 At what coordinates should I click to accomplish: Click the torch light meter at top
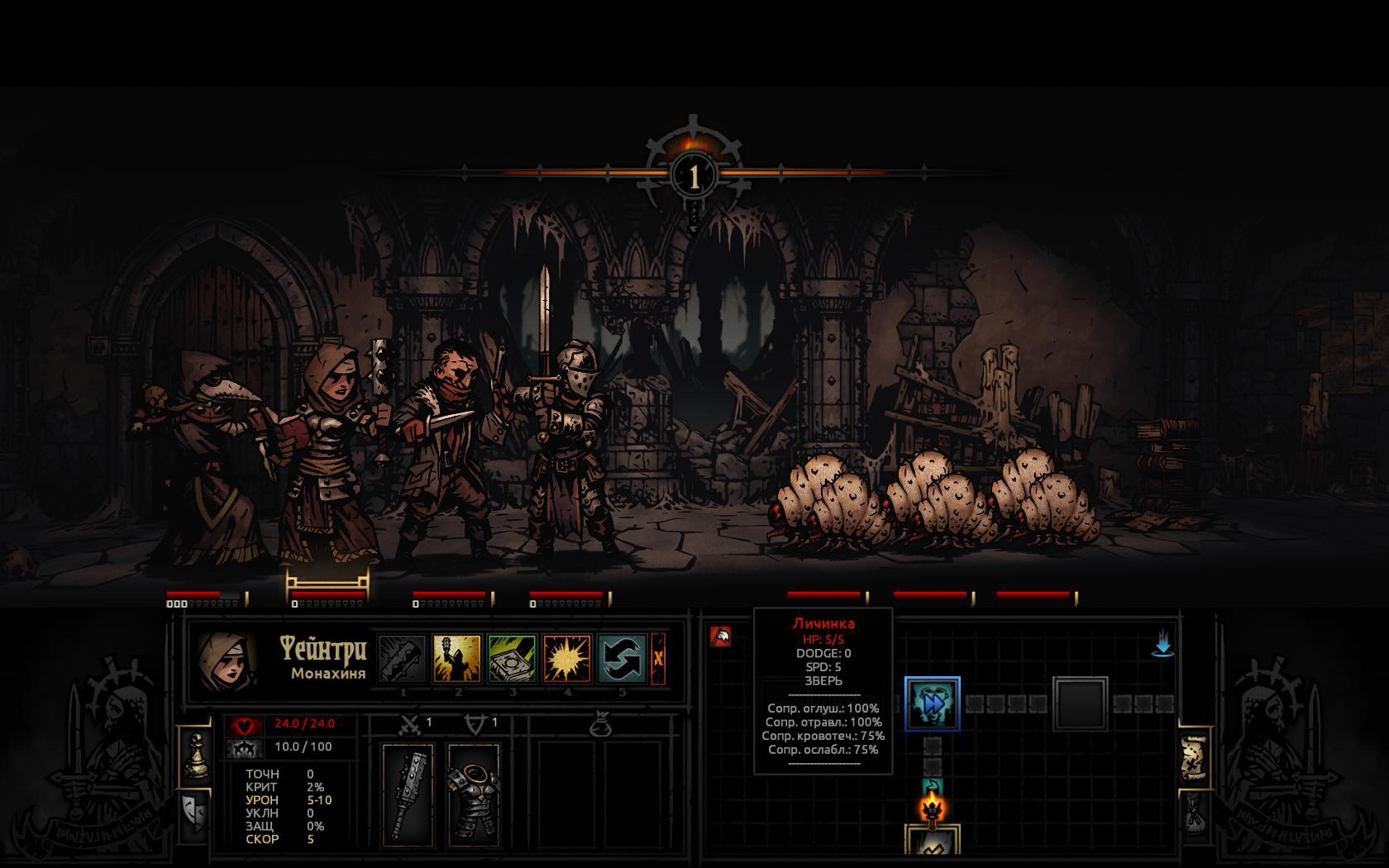(694, 174)
